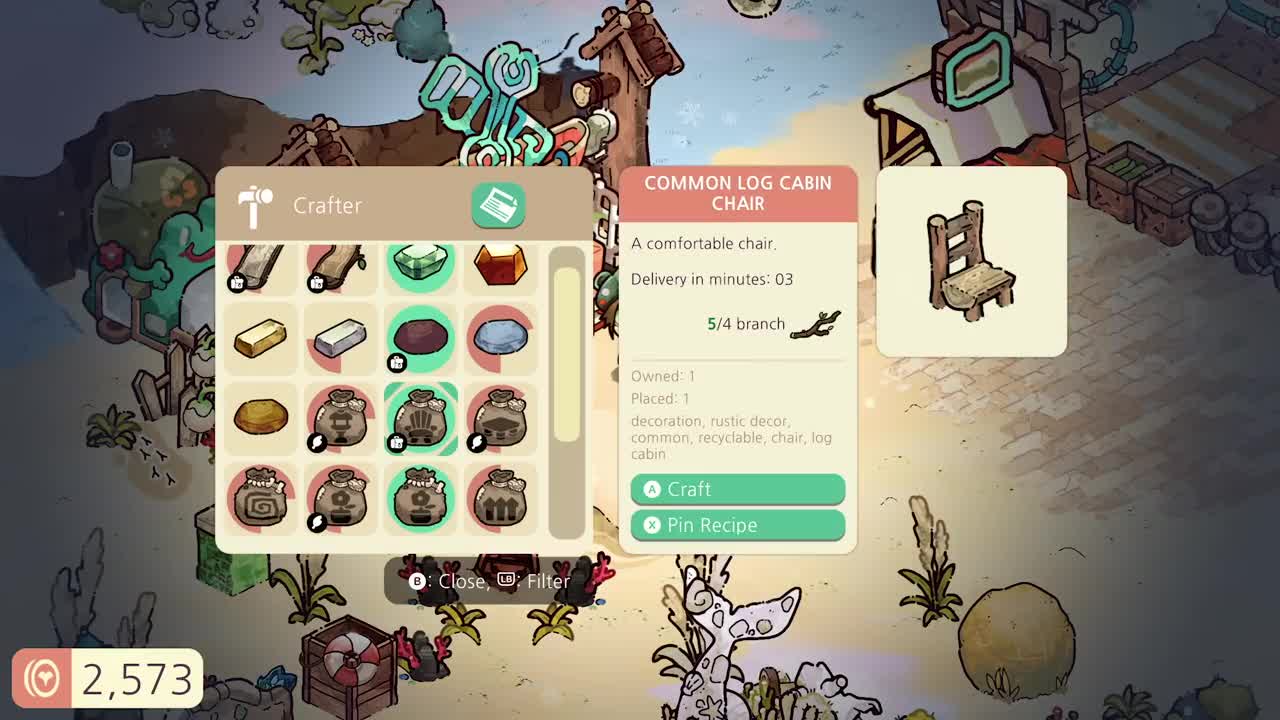This screenshot has width=1280, height=720.
Task: Select the silver ingot recipe
Action: click(x=340, y=338)
